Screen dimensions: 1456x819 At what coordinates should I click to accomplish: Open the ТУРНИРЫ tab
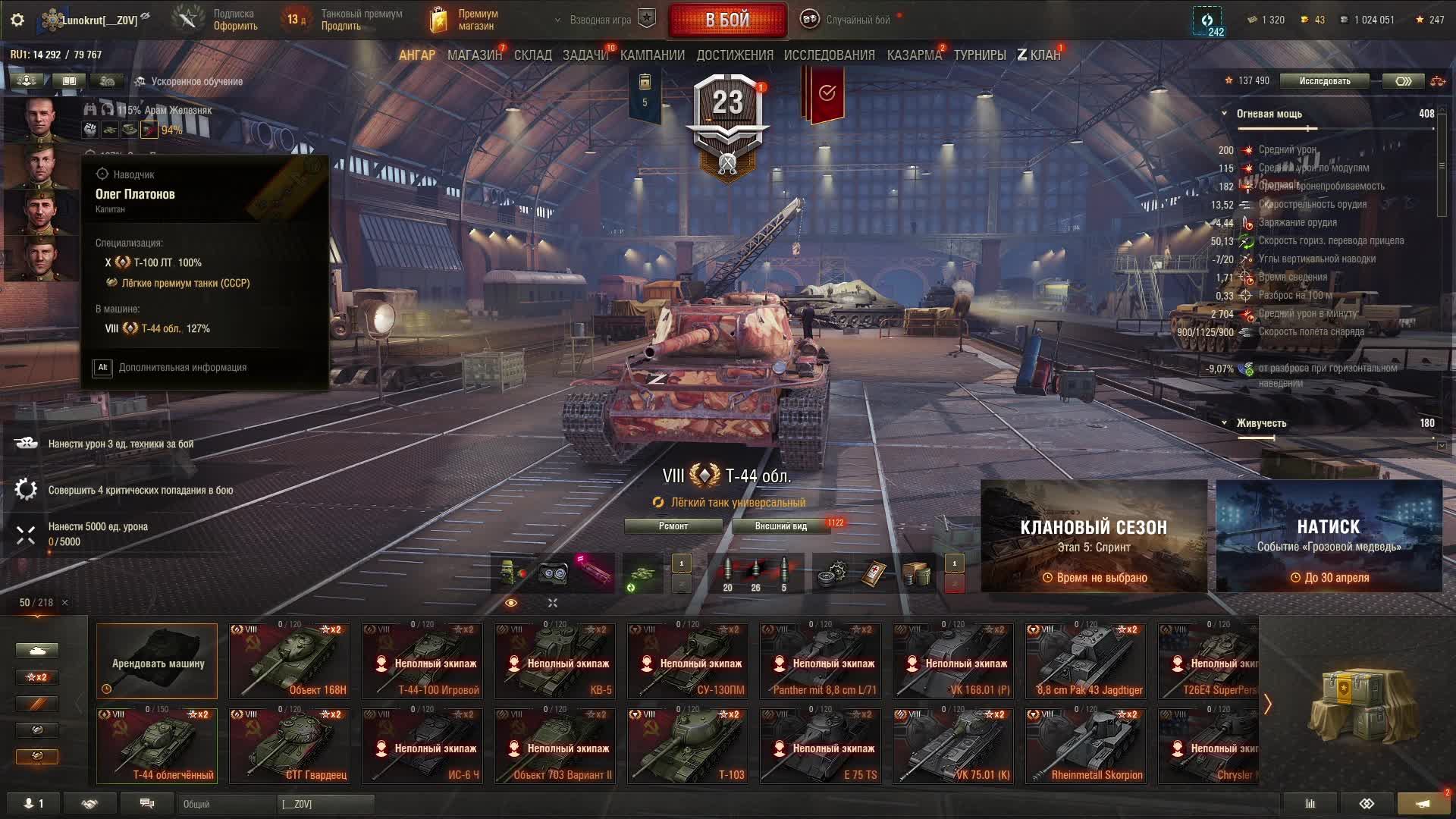(x=980, y=55)
